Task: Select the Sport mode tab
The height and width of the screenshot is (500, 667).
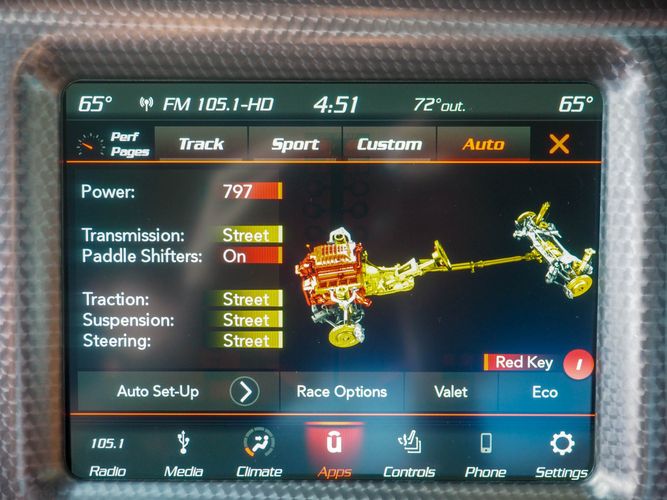Action: [x=295, y=144]
